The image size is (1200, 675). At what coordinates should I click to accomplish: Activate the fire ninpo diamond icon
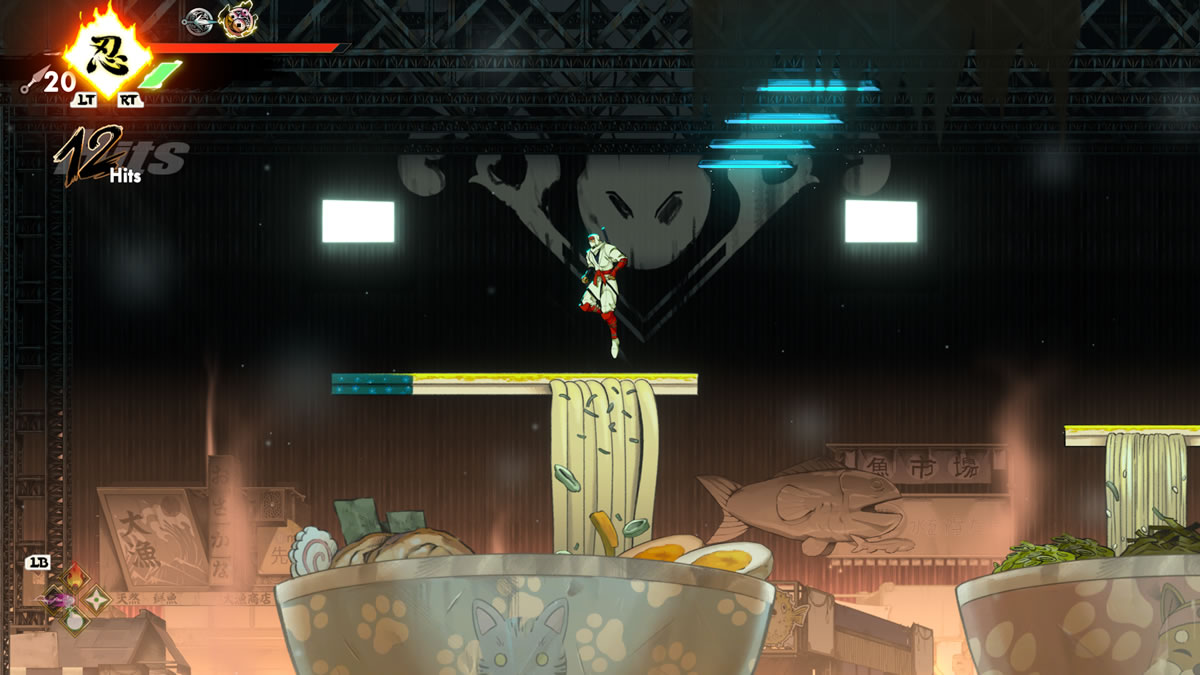tap(76, 579)
